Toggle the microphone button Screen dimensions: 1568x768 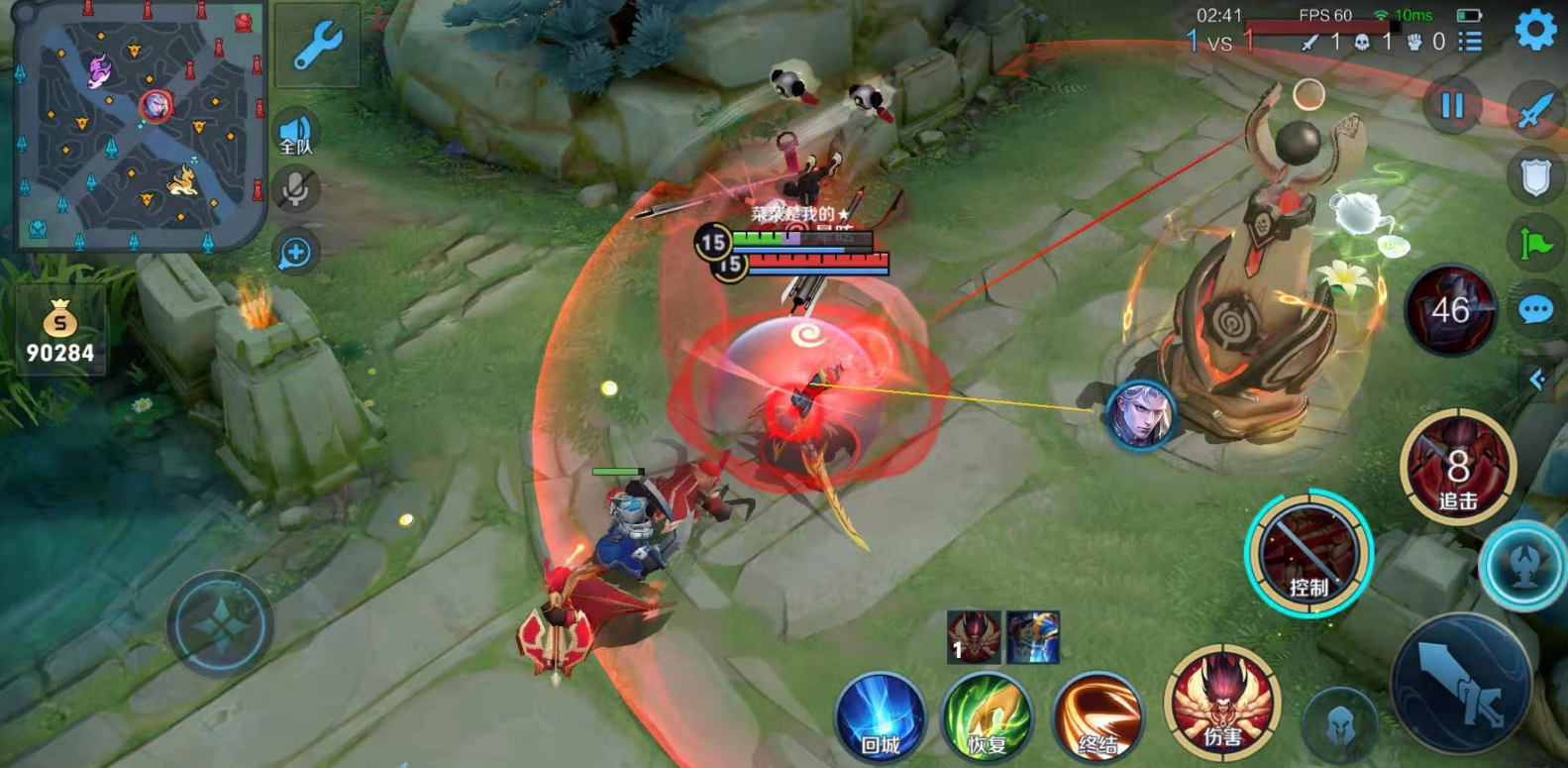(295, 190)
